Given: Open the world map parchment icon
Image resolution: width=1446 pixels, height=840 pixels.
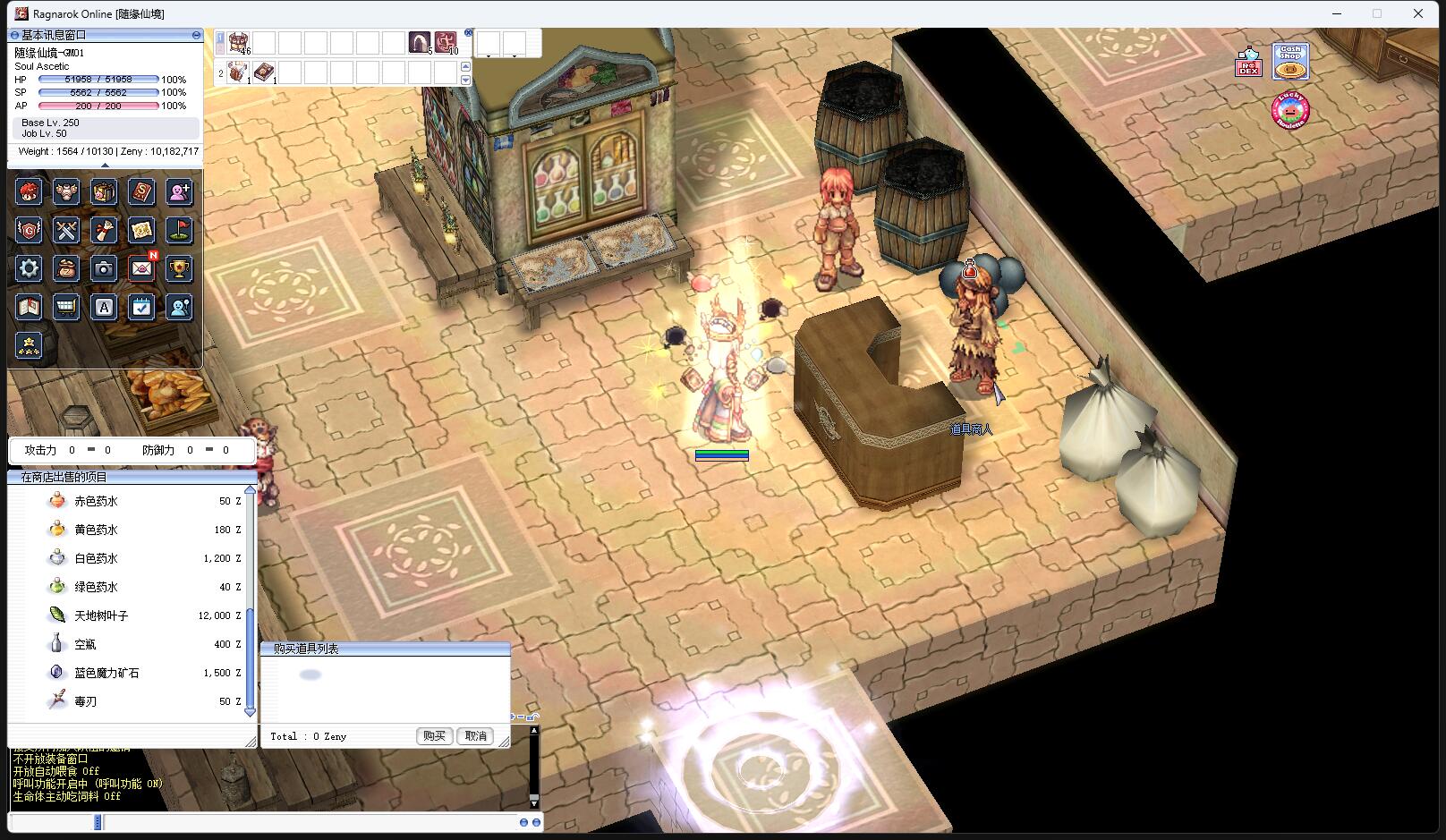Looking at the screenshot, I should (141, 230).
